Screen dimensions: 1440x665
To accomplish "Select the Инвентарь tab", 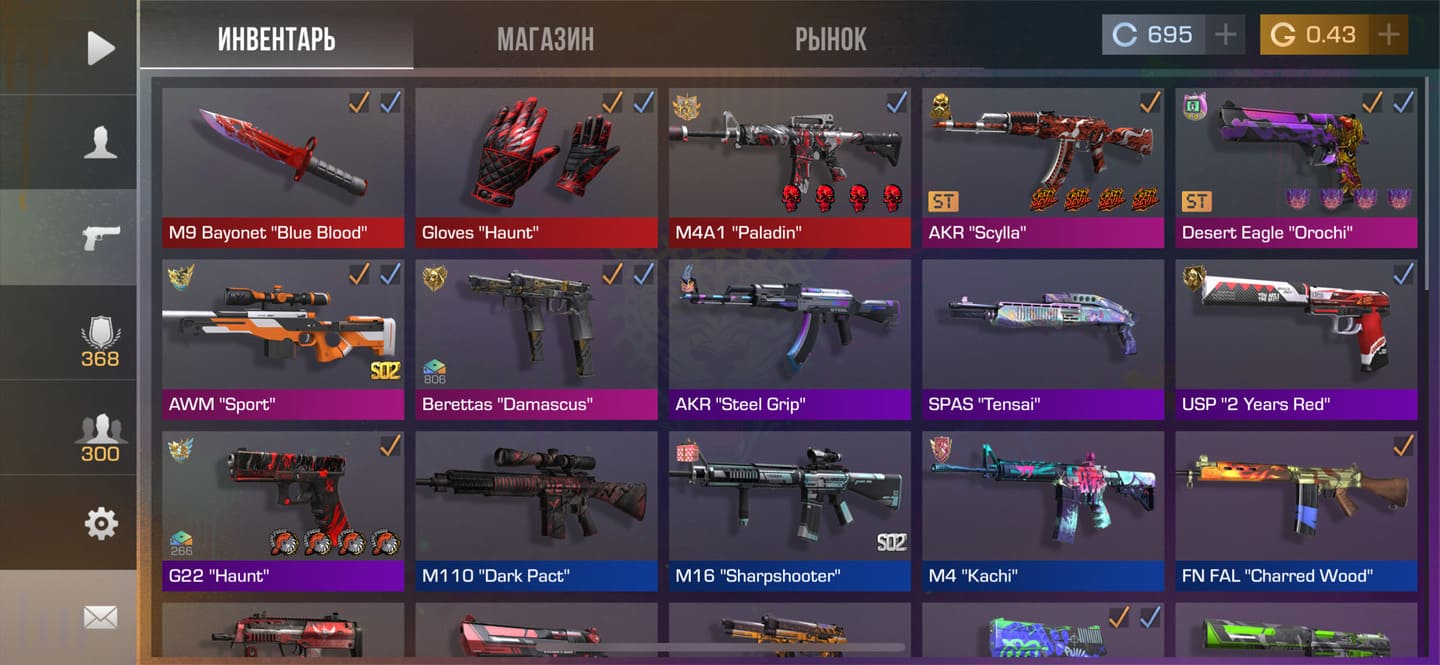I will [x=276, y=39].
